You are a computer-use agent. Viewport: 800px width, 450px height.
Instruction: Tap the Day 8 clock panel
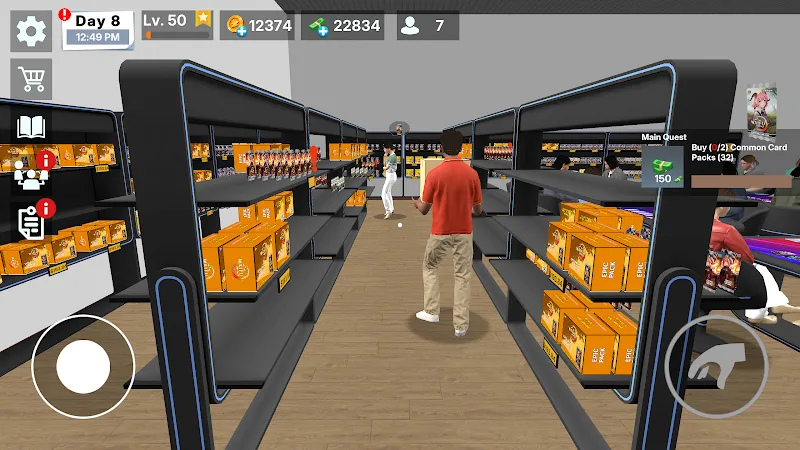(98, 29)
